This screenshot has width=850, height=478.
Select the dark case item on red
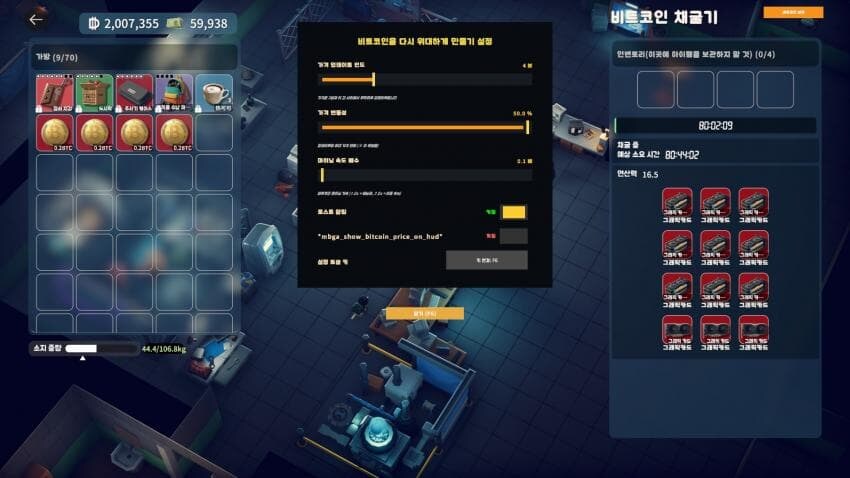tap(134, 92)
